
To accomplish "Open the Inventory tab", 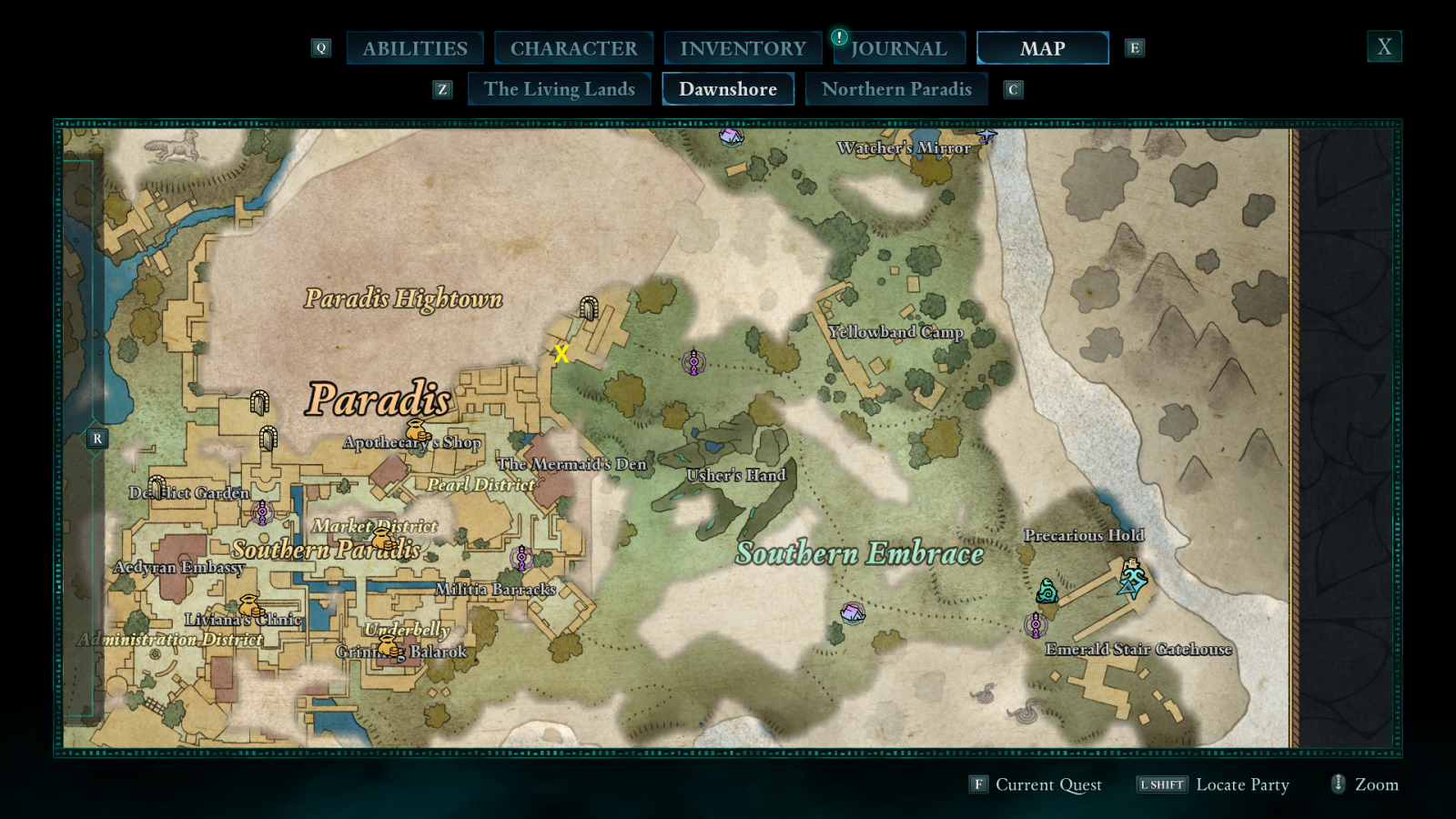I will tap(743, 48).
